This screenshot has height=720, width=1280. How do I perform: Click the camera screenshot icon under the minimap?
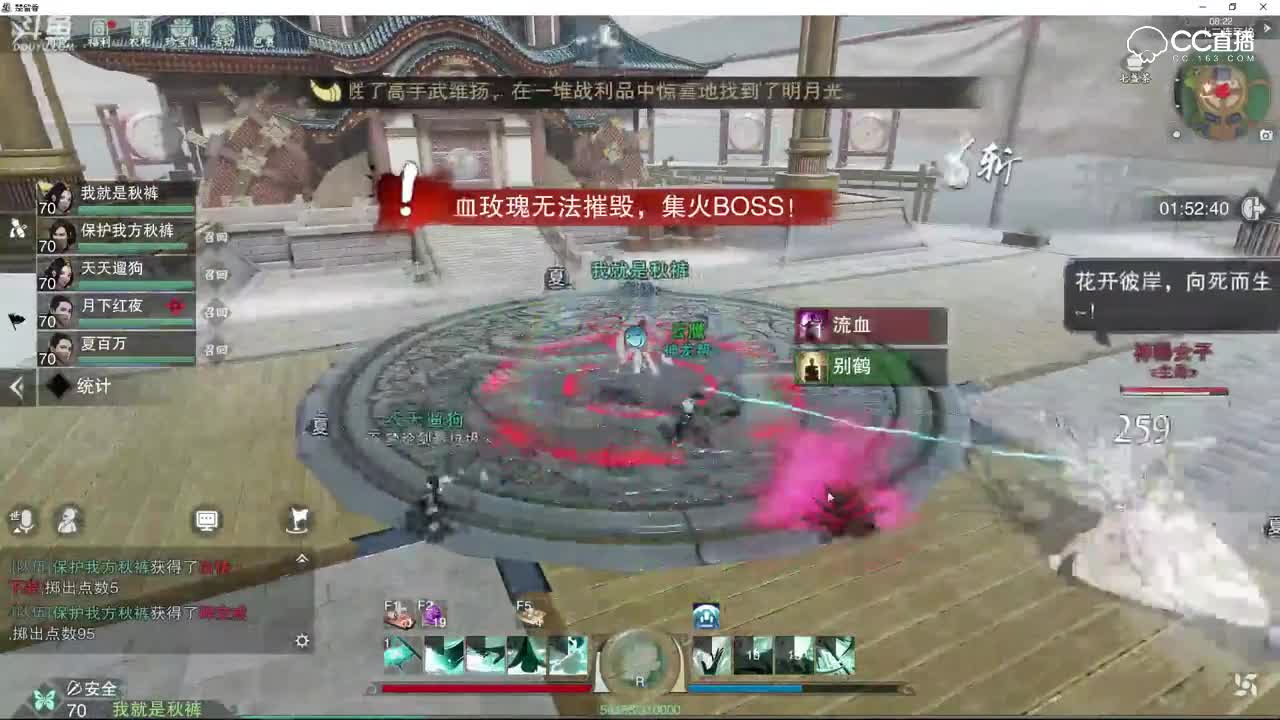pyautogui.click(x=1266, y=134)
